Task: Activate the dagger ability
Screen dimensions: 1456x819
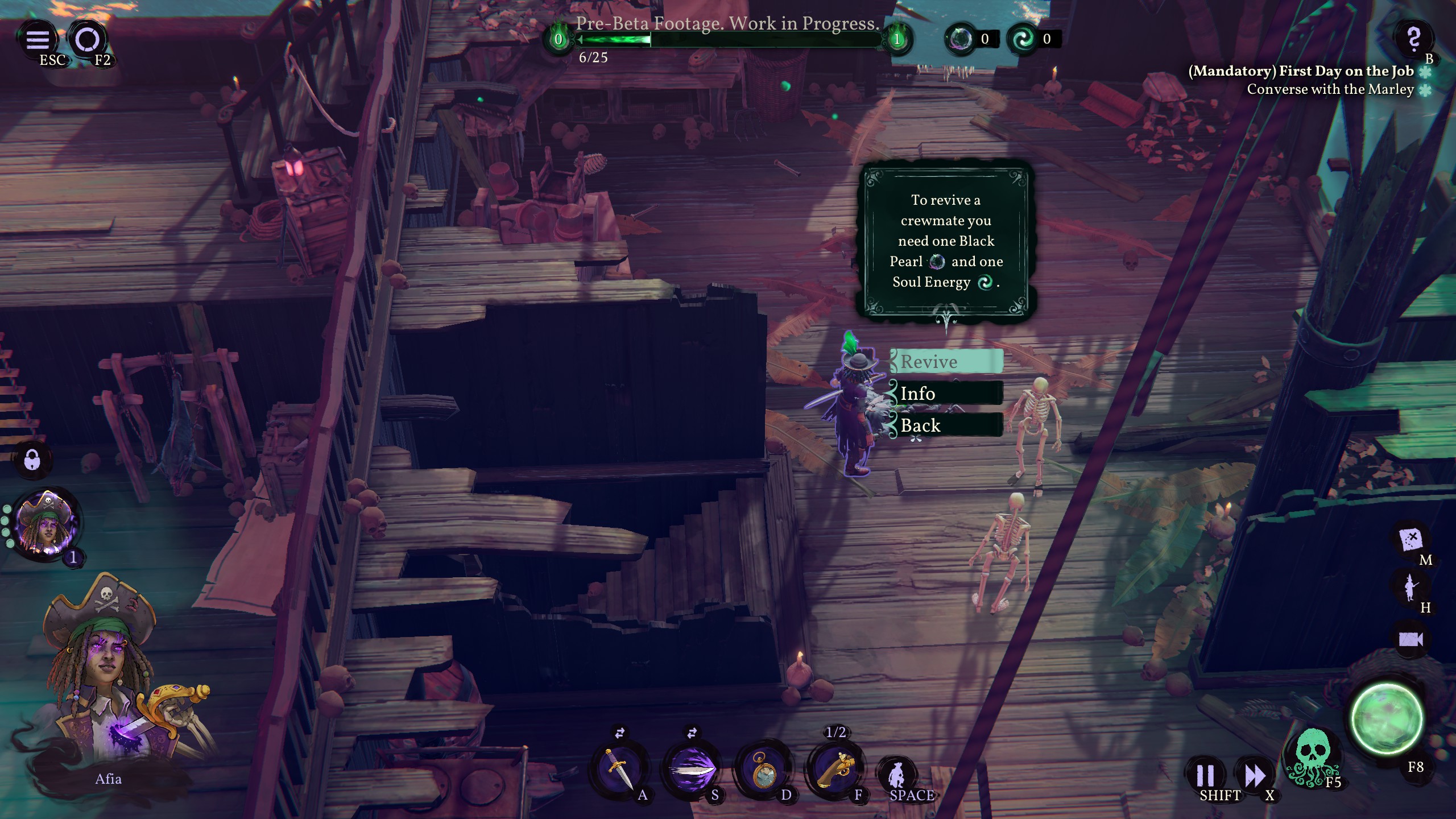Action: point(618,768)
